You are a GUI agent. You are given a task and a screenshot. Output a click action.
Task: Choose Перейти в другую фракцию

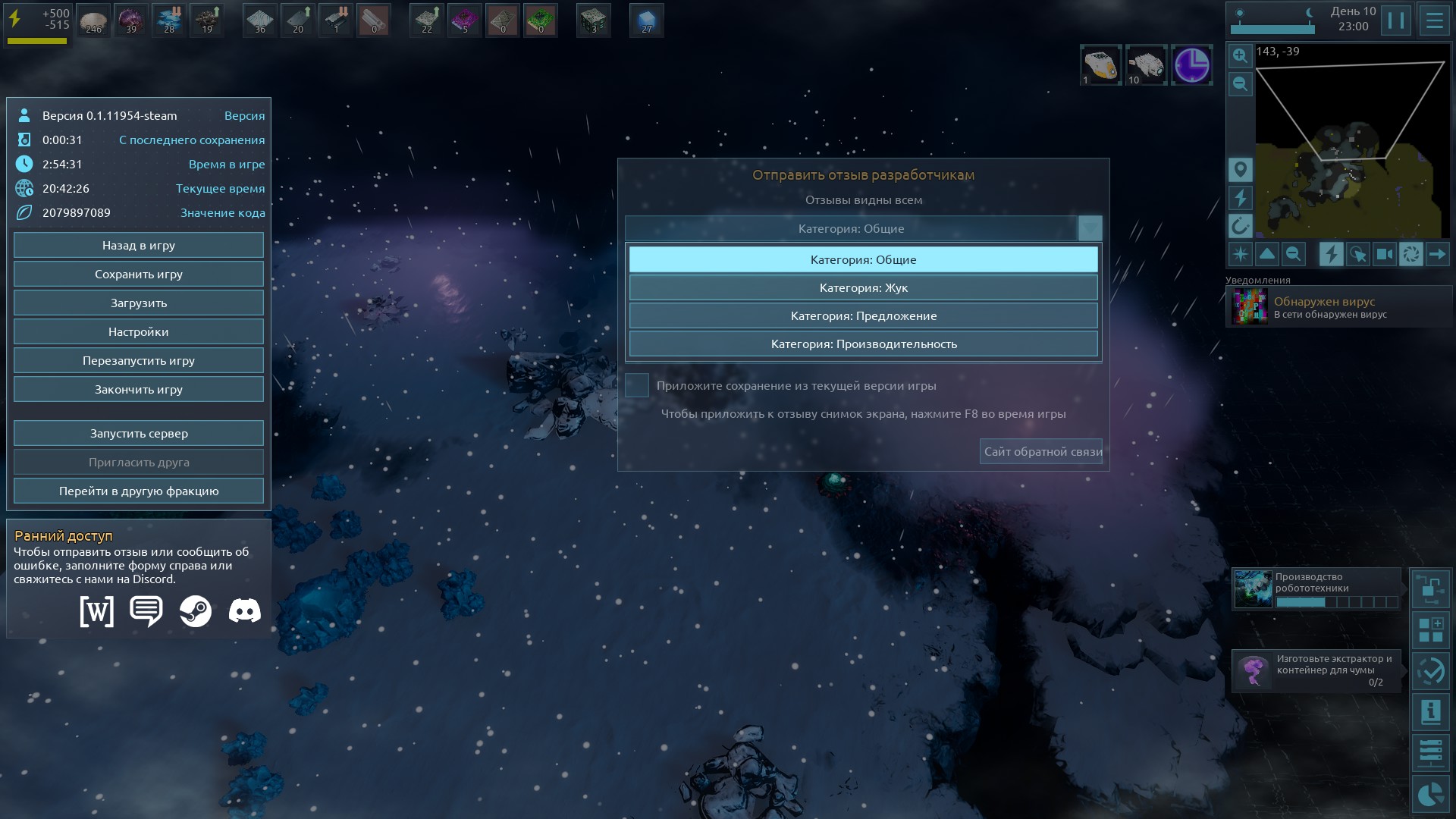[x=139, y=491]
